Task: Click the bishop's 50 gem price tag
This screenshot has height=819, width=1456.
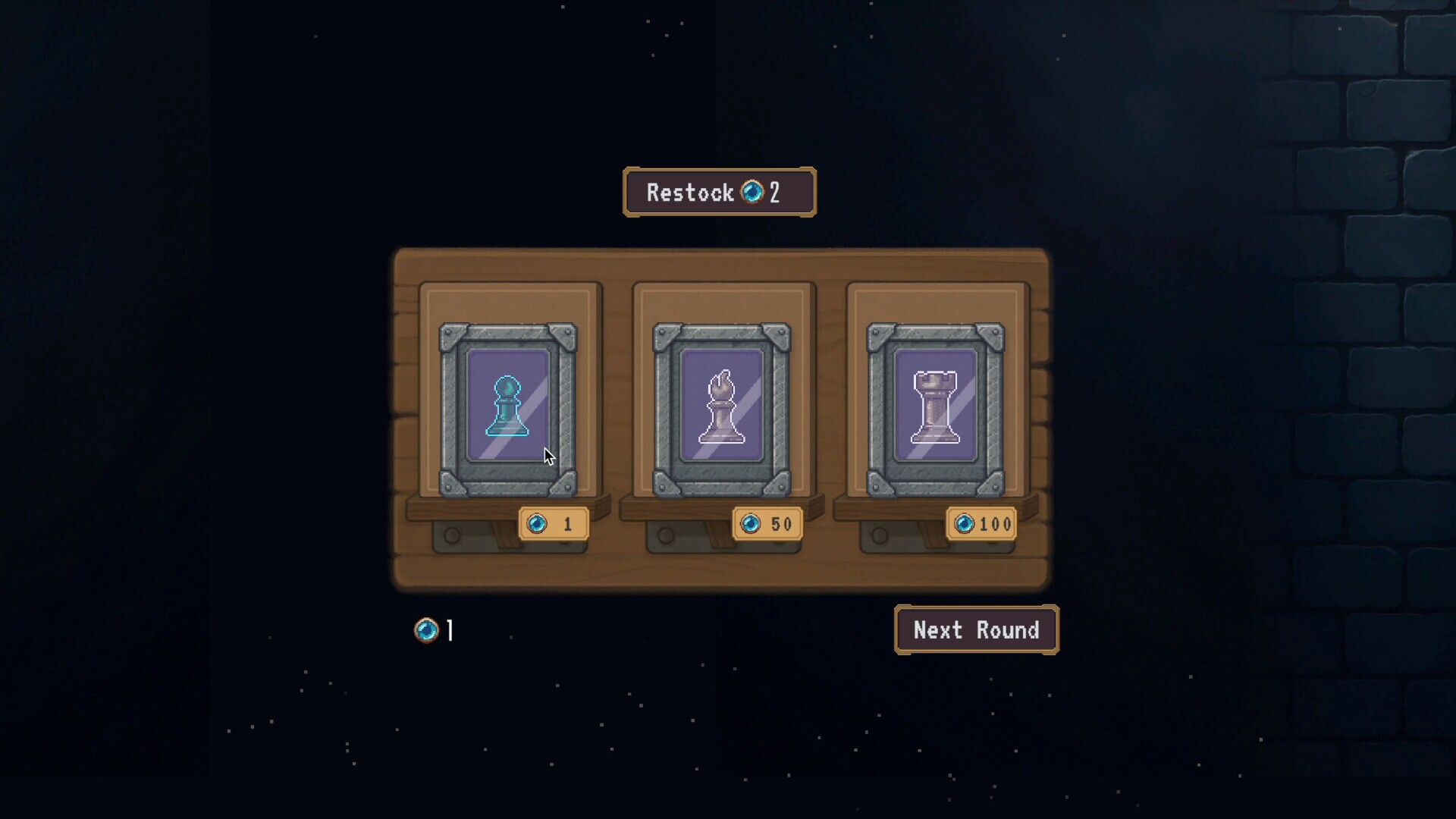Action: 767,523
